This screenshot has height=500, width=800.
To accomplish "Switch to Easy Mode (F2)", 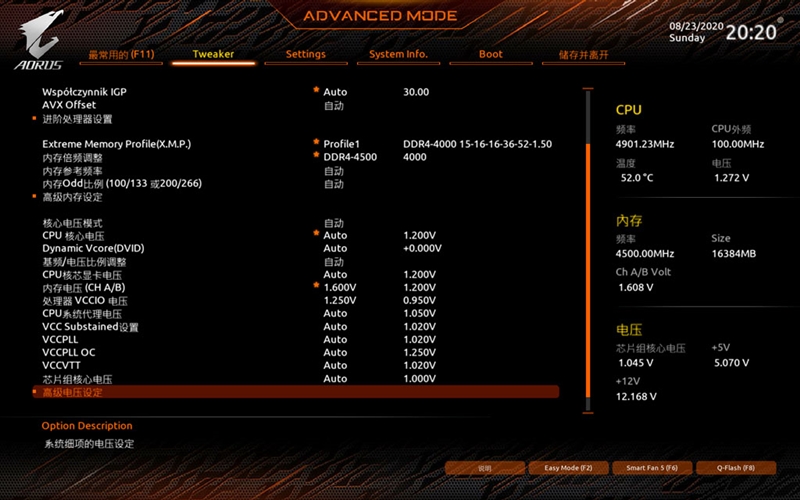I will pyautogui.click(x=568, y=468).
